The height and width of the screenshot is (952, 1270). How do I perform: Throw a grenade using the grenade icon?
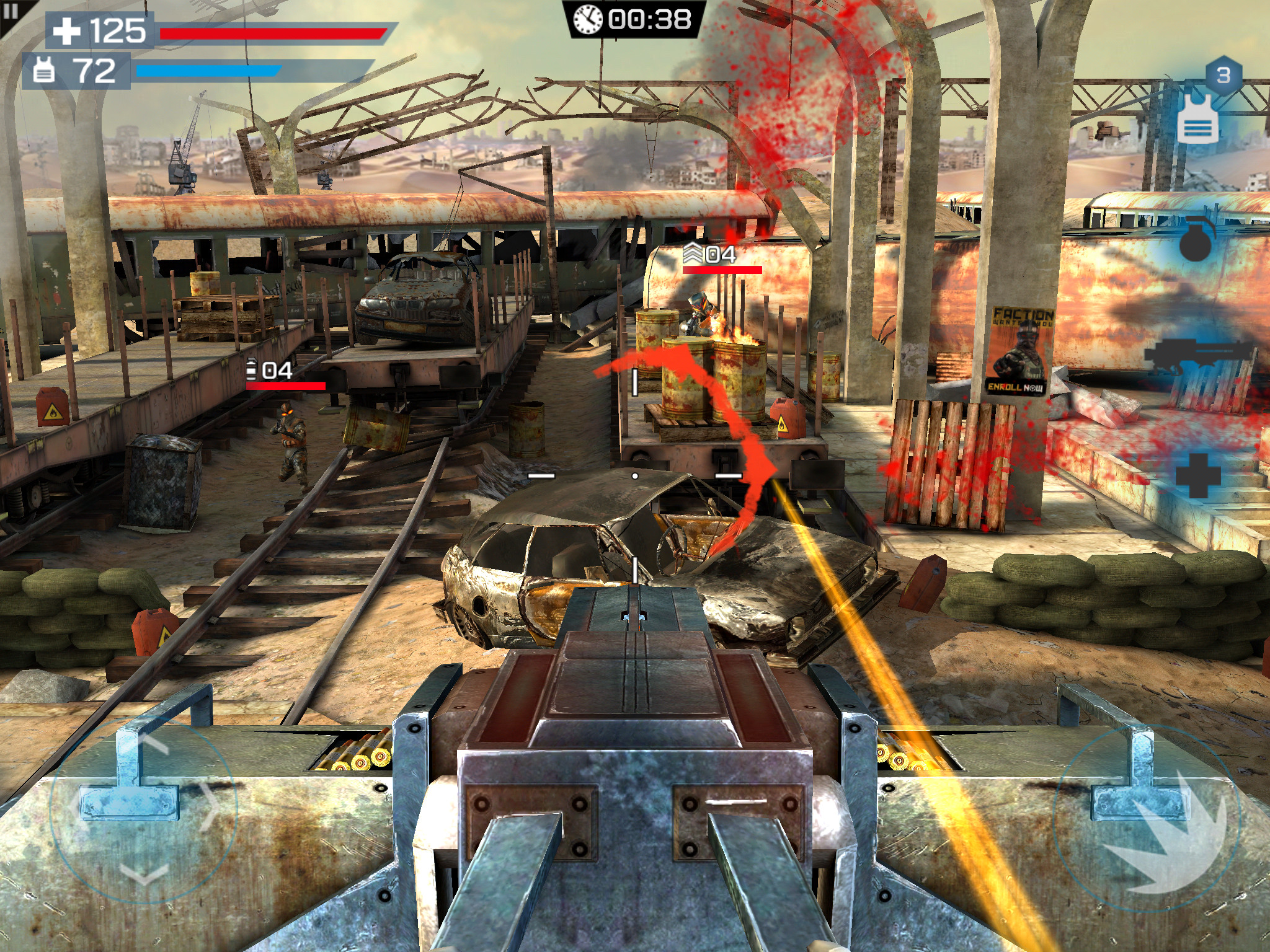click(x=1197, y=242)
